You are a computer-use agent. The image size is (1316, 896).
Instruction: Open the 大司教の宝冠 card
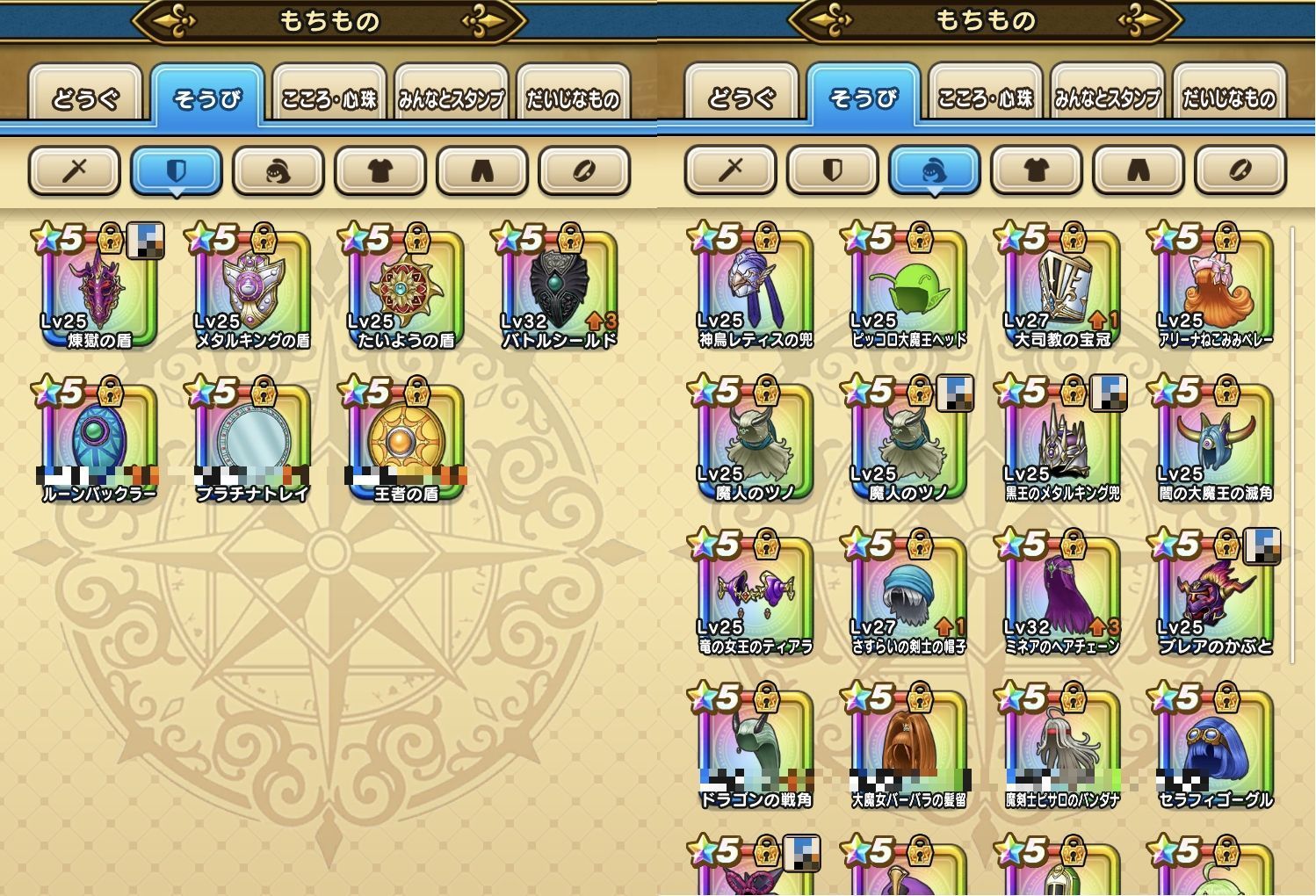tap(1062, 290)
